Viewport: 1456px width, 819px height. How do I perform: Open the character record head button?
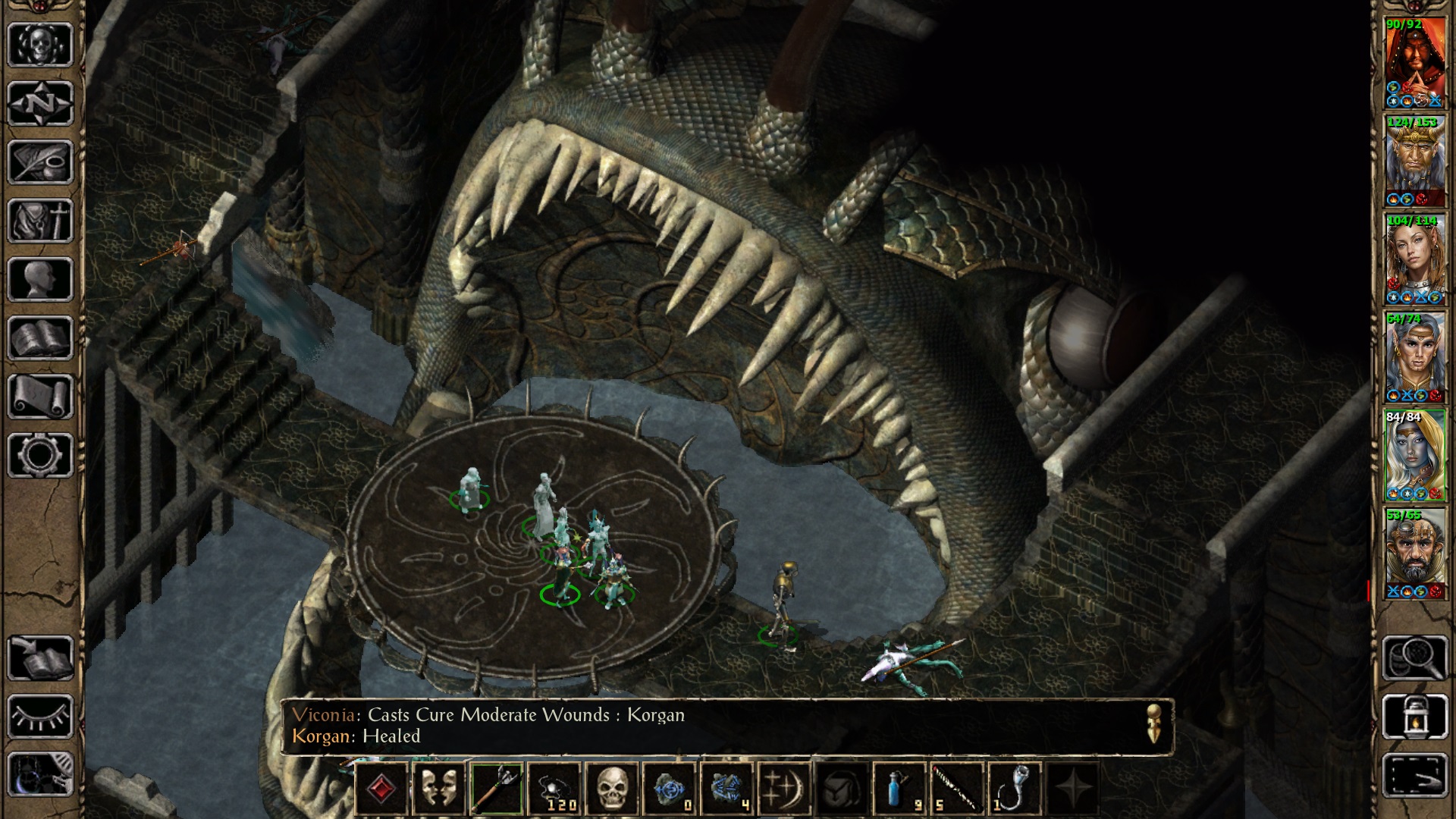40,280
